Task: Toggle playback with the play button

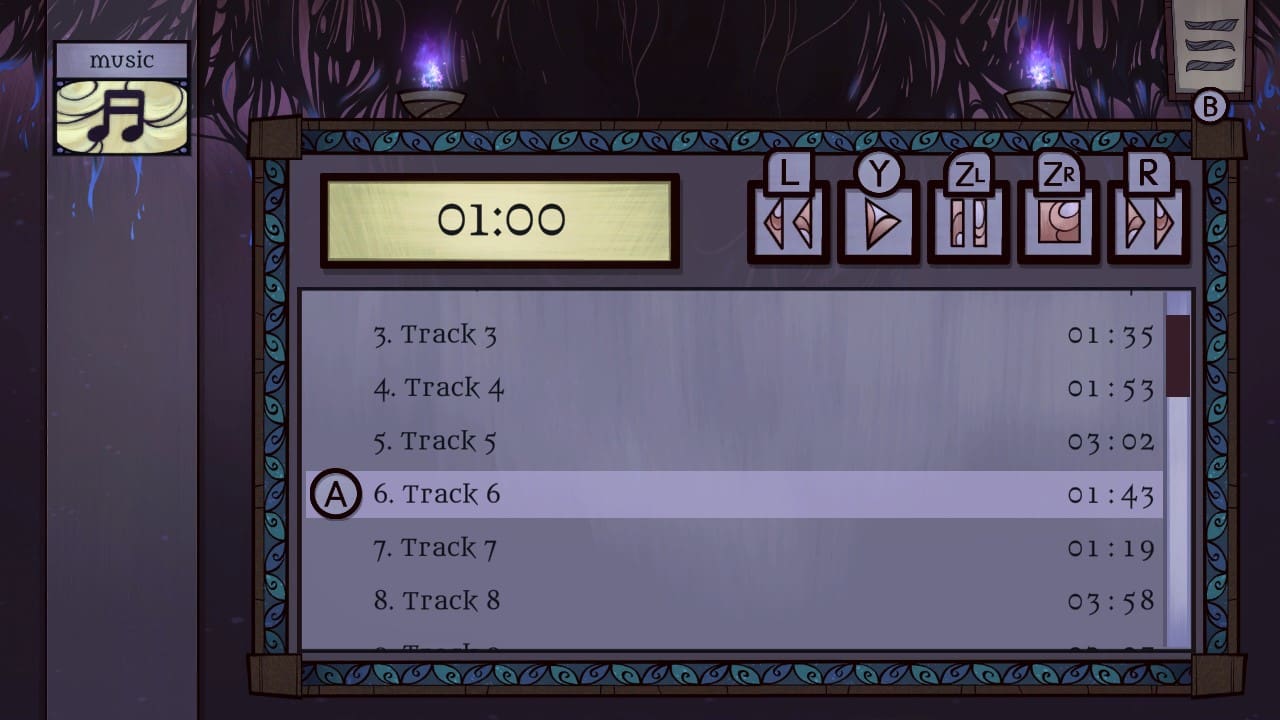Action: [x=877, y=218]
